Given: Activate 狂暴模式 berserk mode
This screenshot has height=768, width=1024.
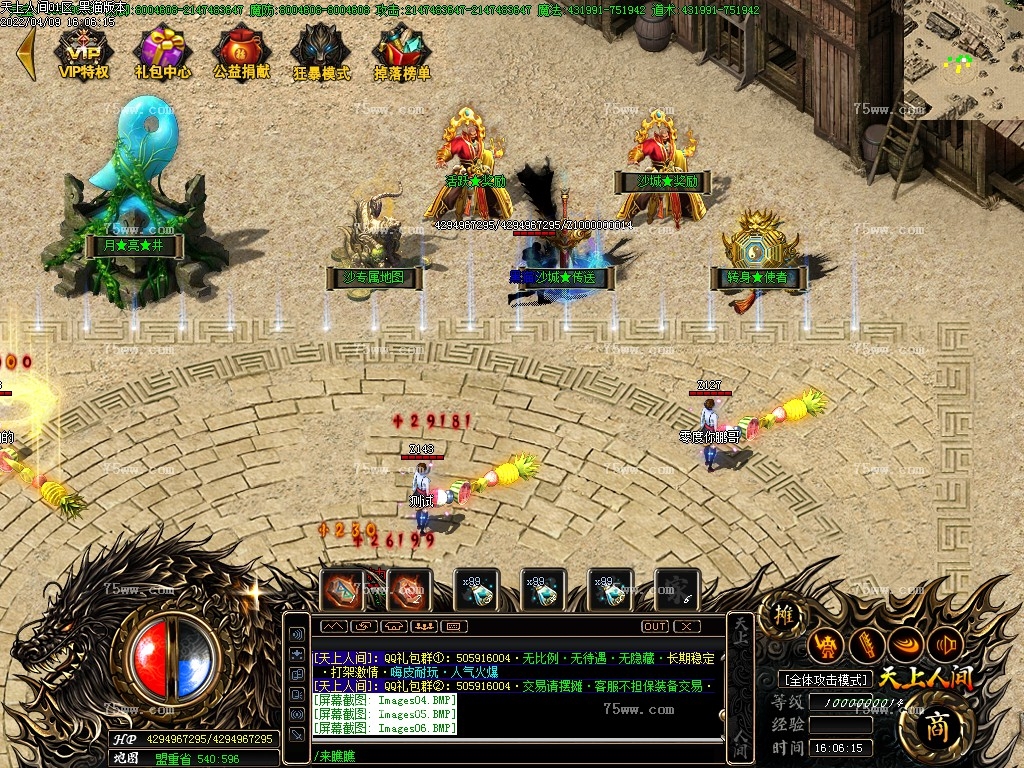Looking at the screenshot, I should (x=321, y=51).
